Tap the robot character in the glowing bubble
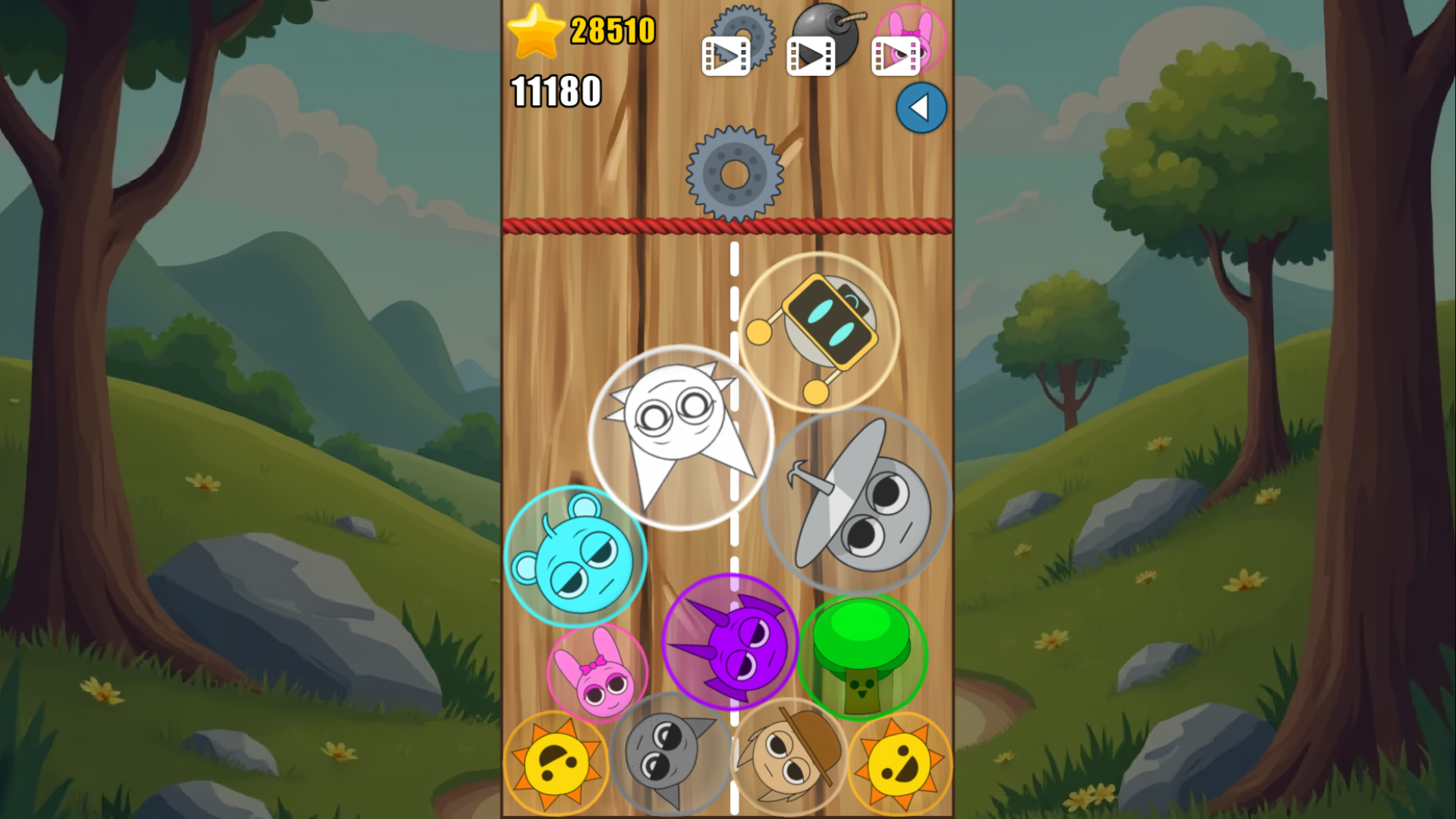Viewport: 1456px width, 819px height. (x=819, y=330)
